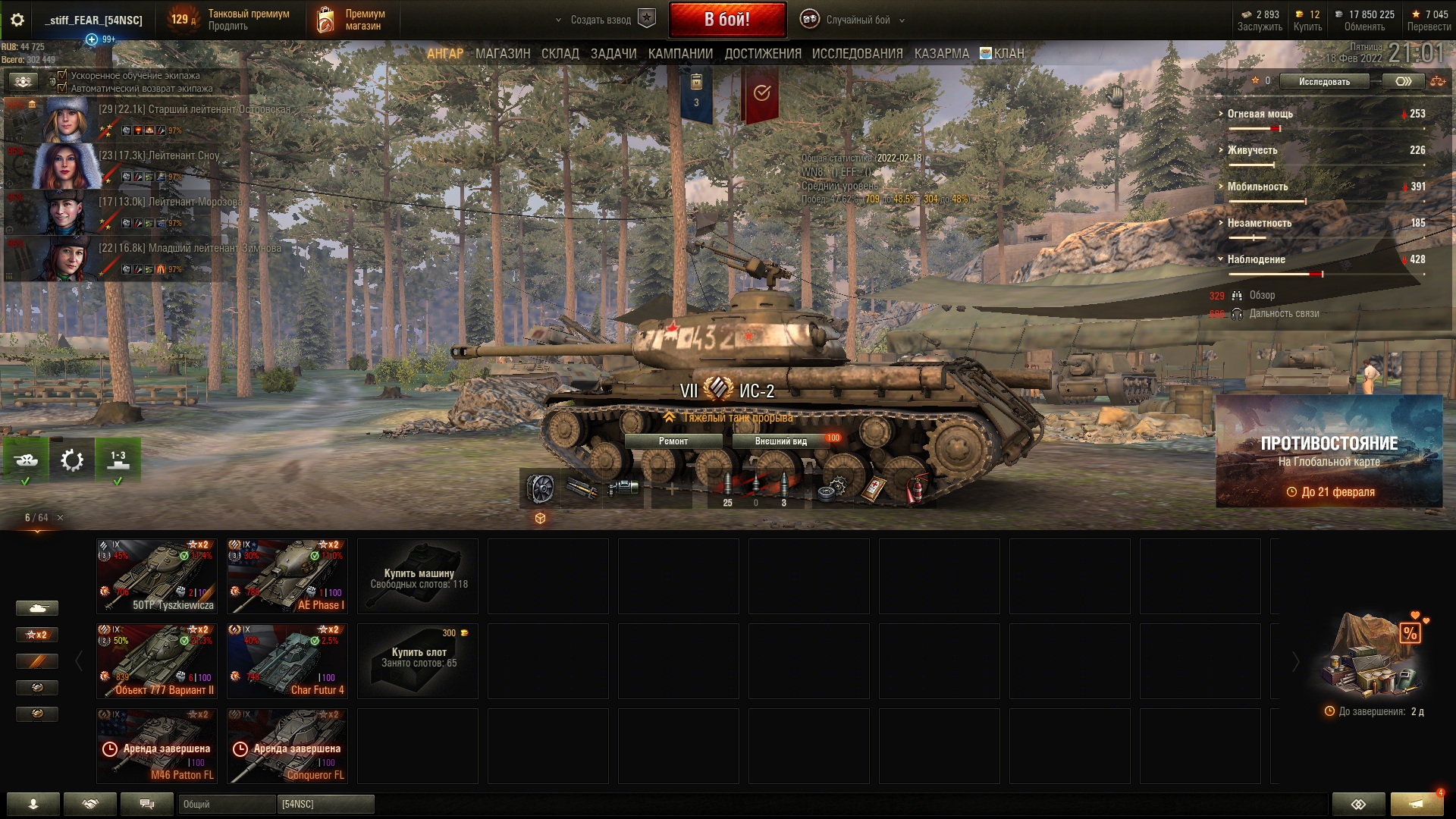
Task: Select the AE Phase I tank
Action: coord(287,576)
